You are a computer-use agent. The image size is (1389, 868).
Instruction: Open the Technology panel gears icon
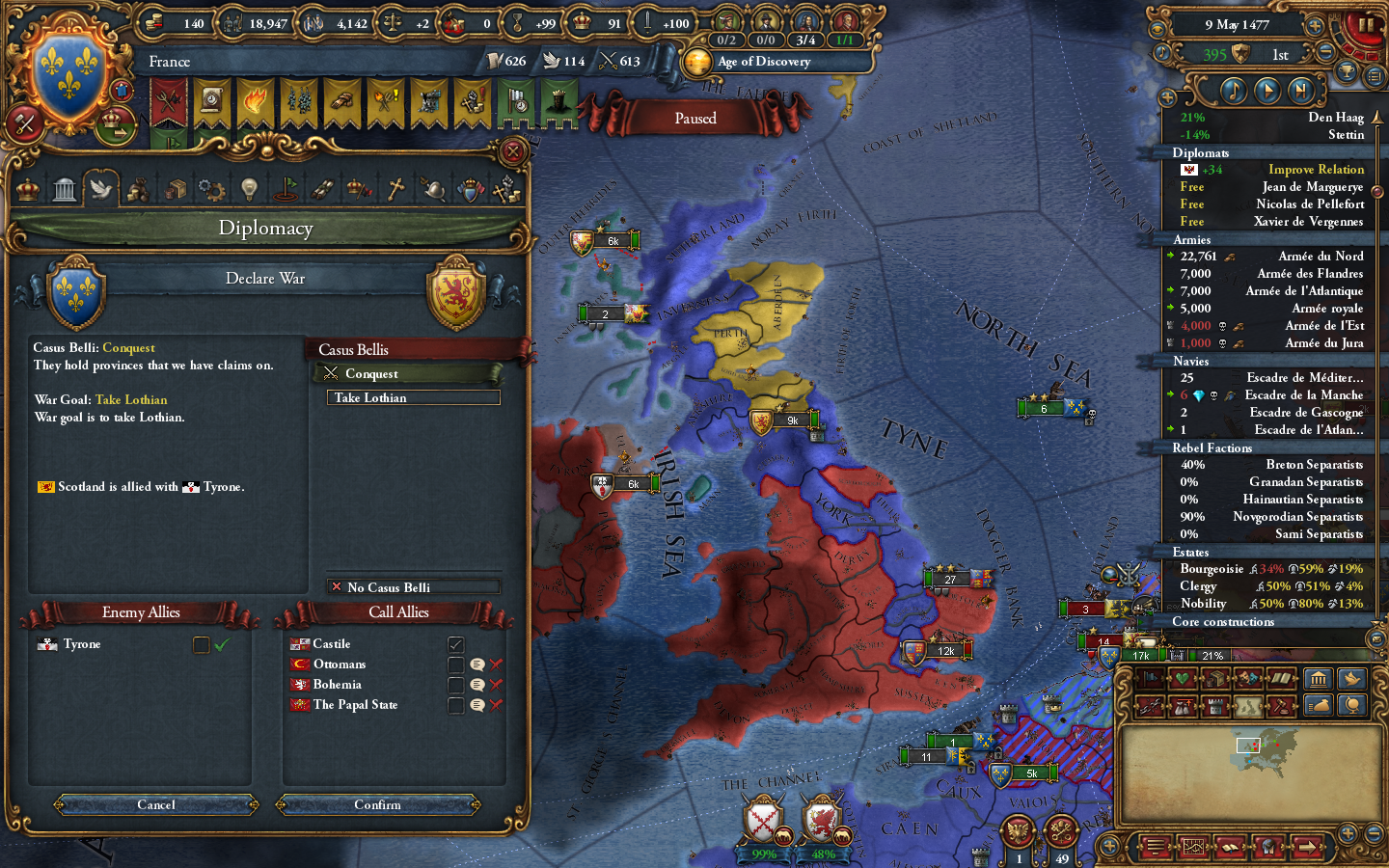click(212, 189)
